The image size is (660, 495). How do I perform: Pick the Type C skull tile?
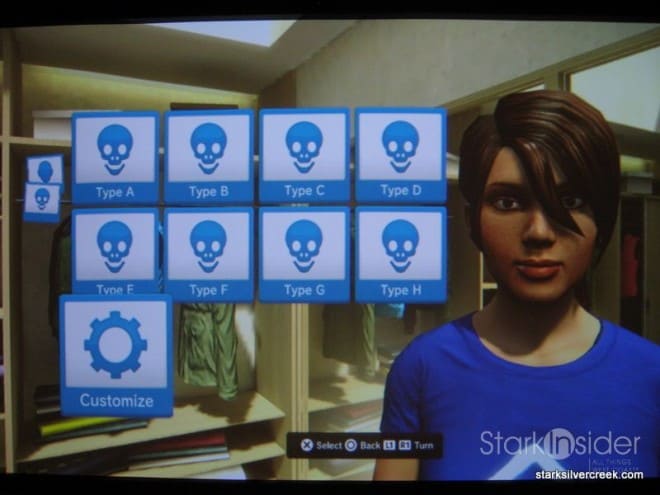click(x=304, y=156)
